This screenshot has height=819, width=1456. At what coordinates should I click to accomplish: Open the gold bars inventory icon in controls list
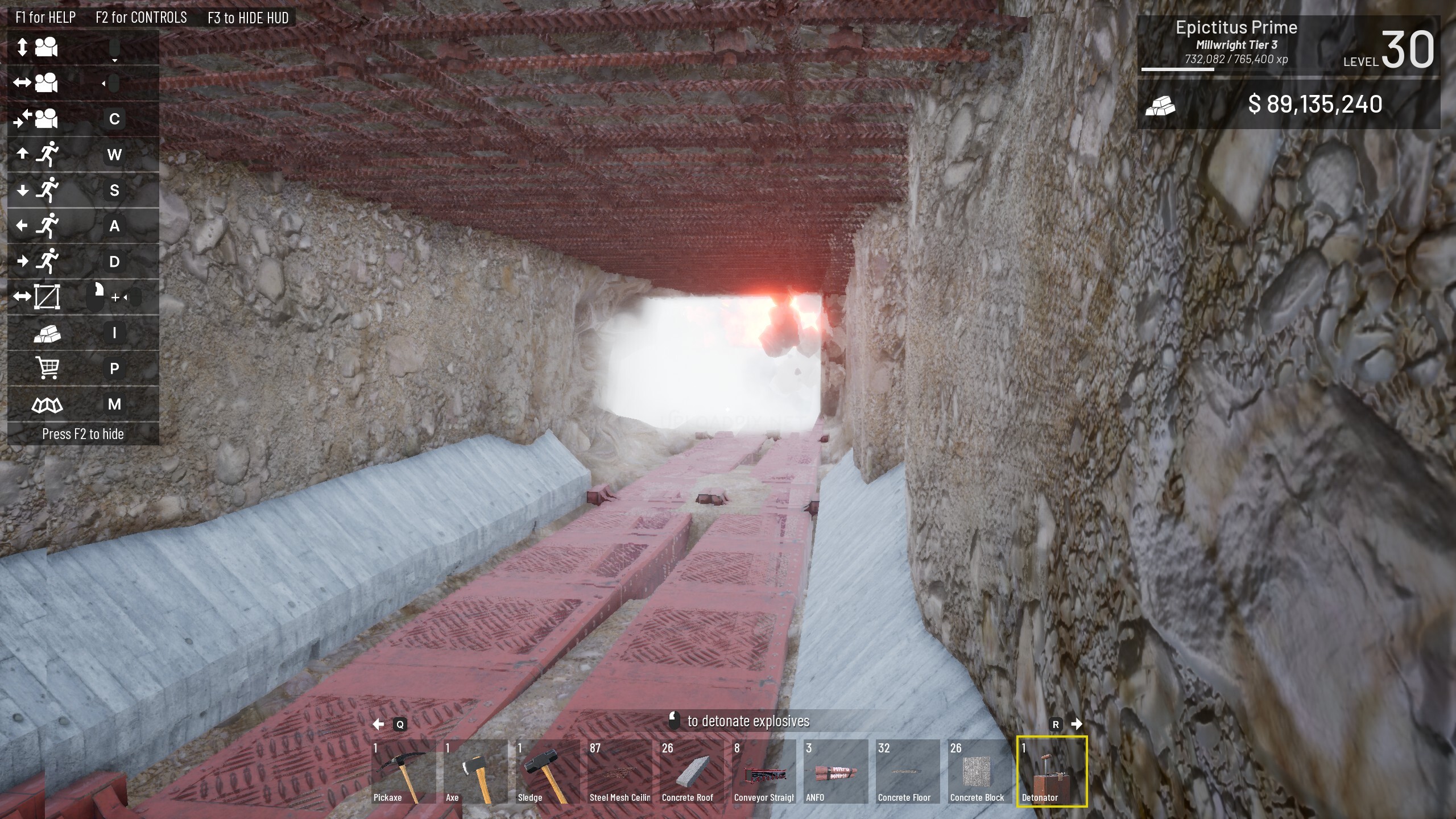click(x=47, y=333)
